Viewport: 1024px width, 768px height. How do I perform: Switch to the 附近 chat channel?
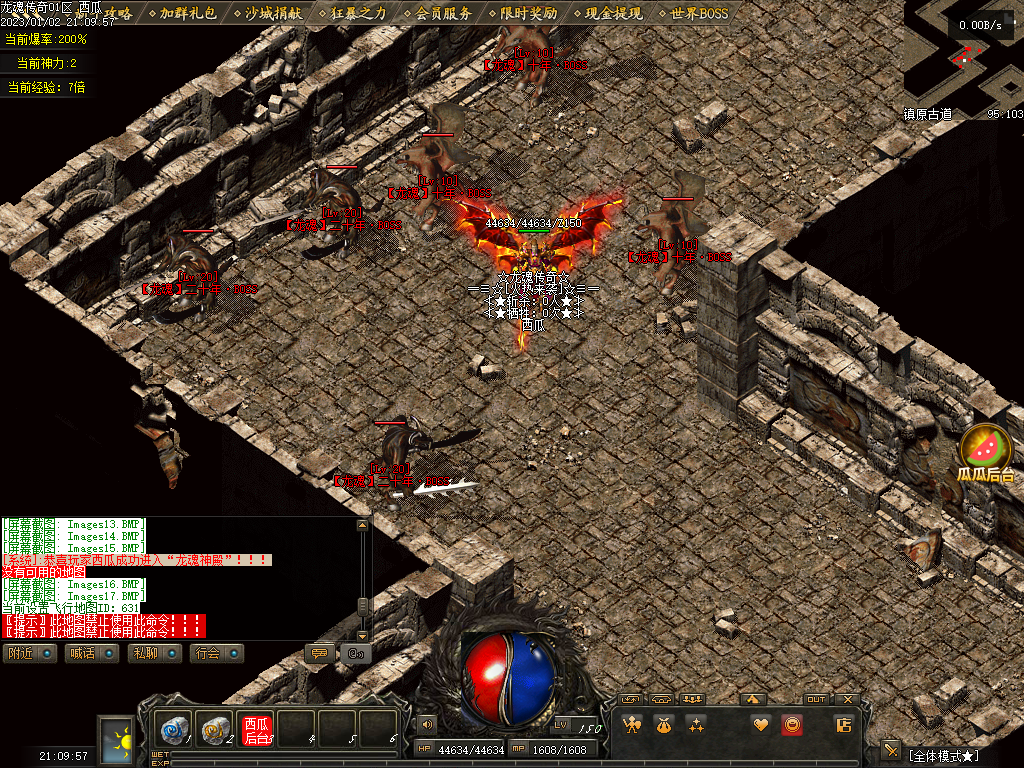tap(28, 654)
